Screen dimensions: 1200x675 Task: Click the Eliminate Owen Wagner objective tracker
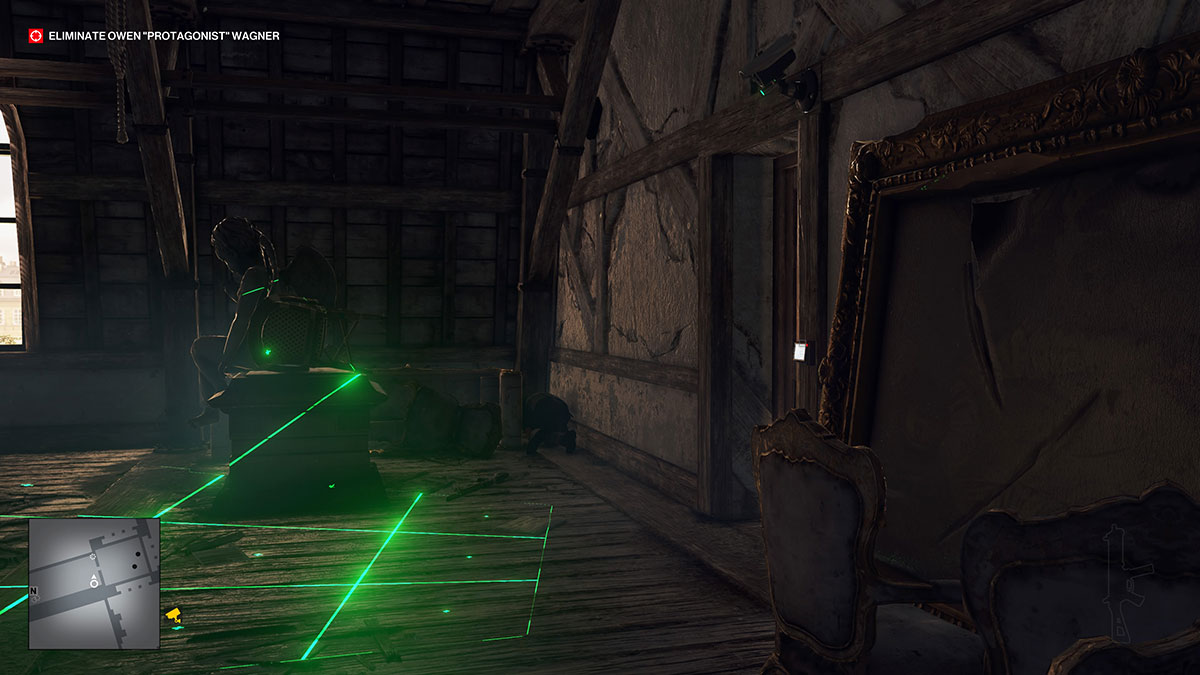coord(164,36)
